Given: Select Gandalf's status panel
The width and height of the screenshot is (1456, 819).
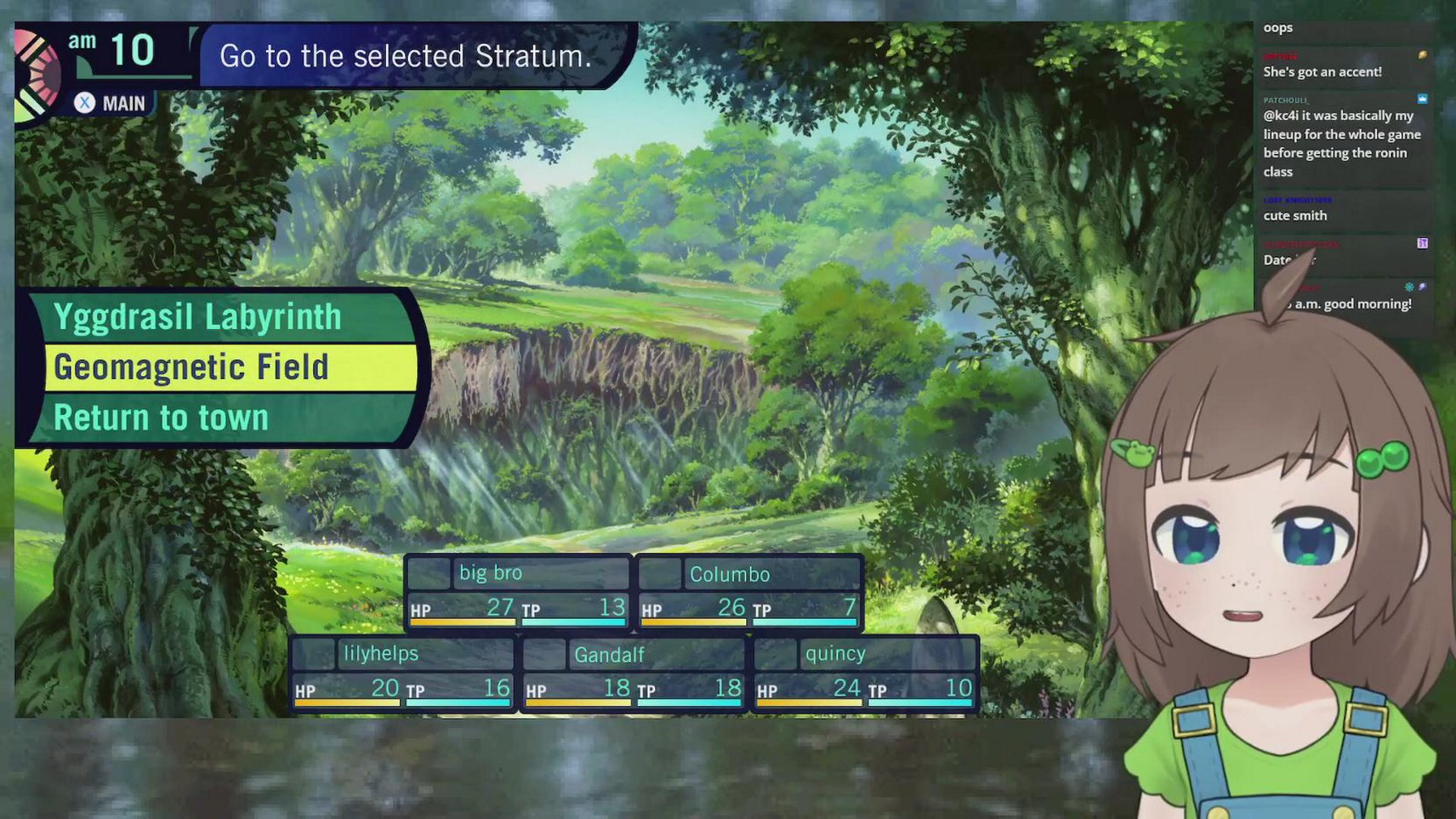Looking at the screenshot, I should (x=634, y=673).
